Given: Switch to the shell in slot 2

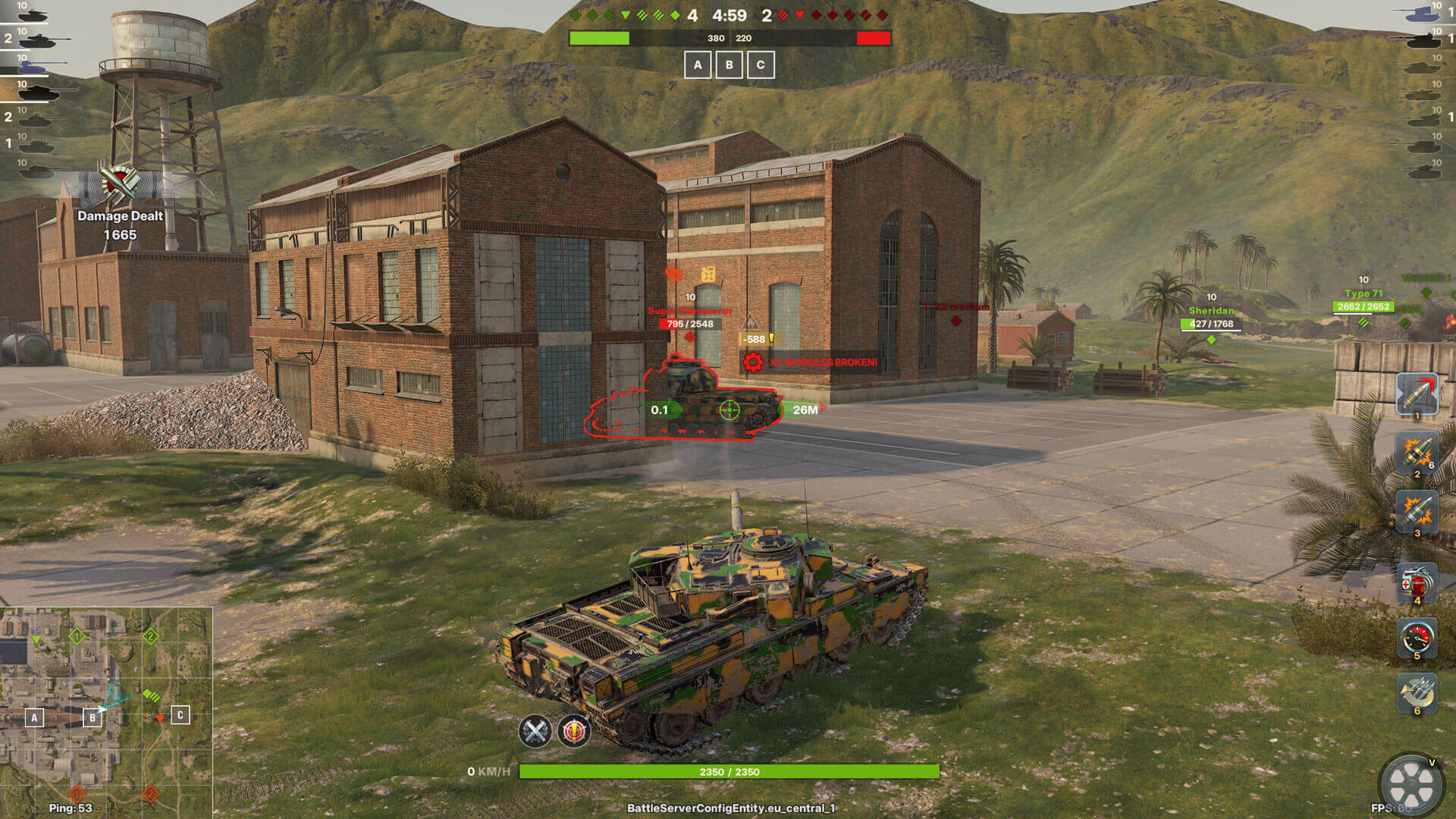Looking at the screenshot, I should pos(1417,453).
